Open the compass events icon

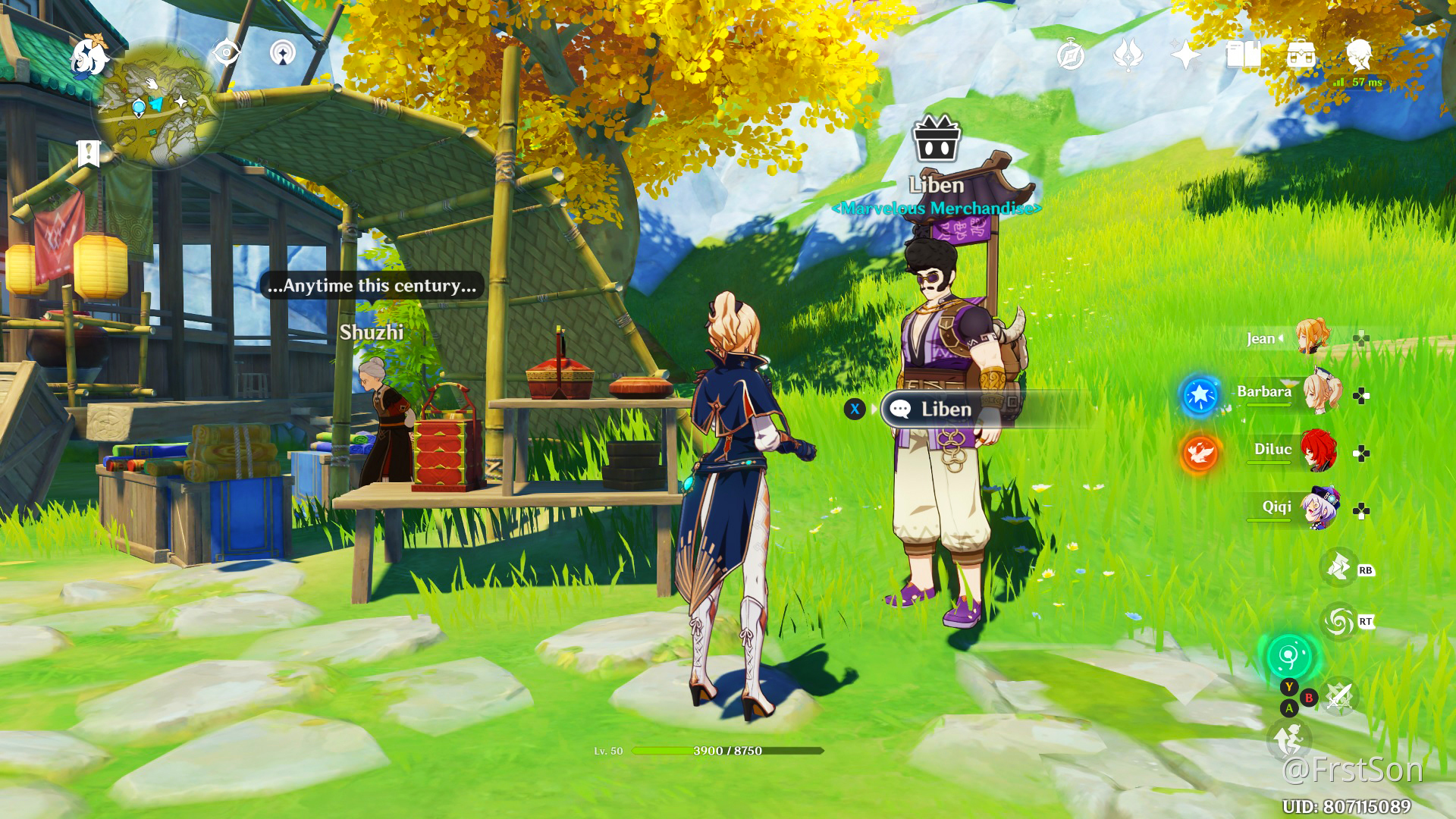(1070, 55)
